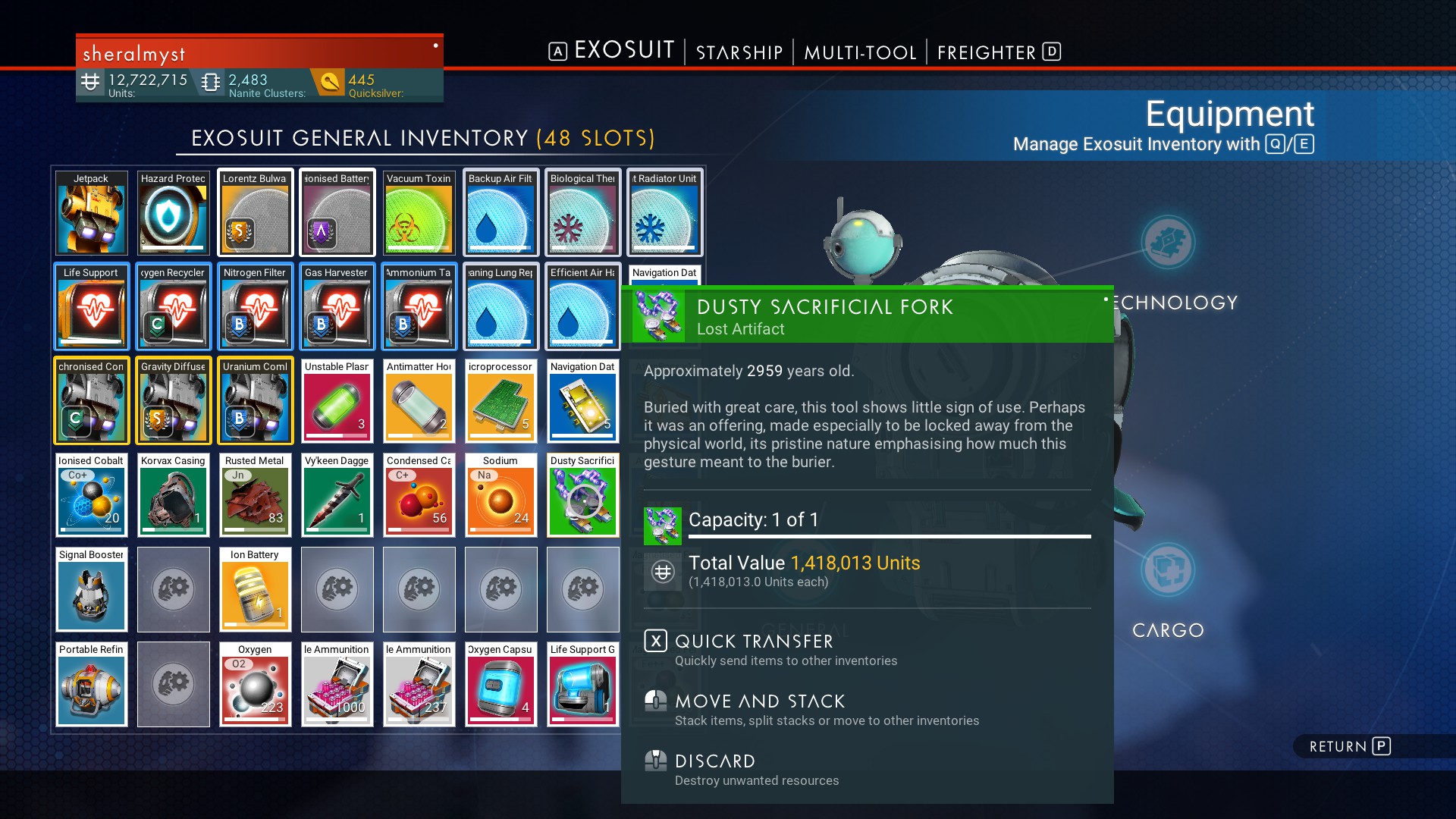Select the Jetpack slot
This screenshot has height=819, width=1456.
(91, 213)
